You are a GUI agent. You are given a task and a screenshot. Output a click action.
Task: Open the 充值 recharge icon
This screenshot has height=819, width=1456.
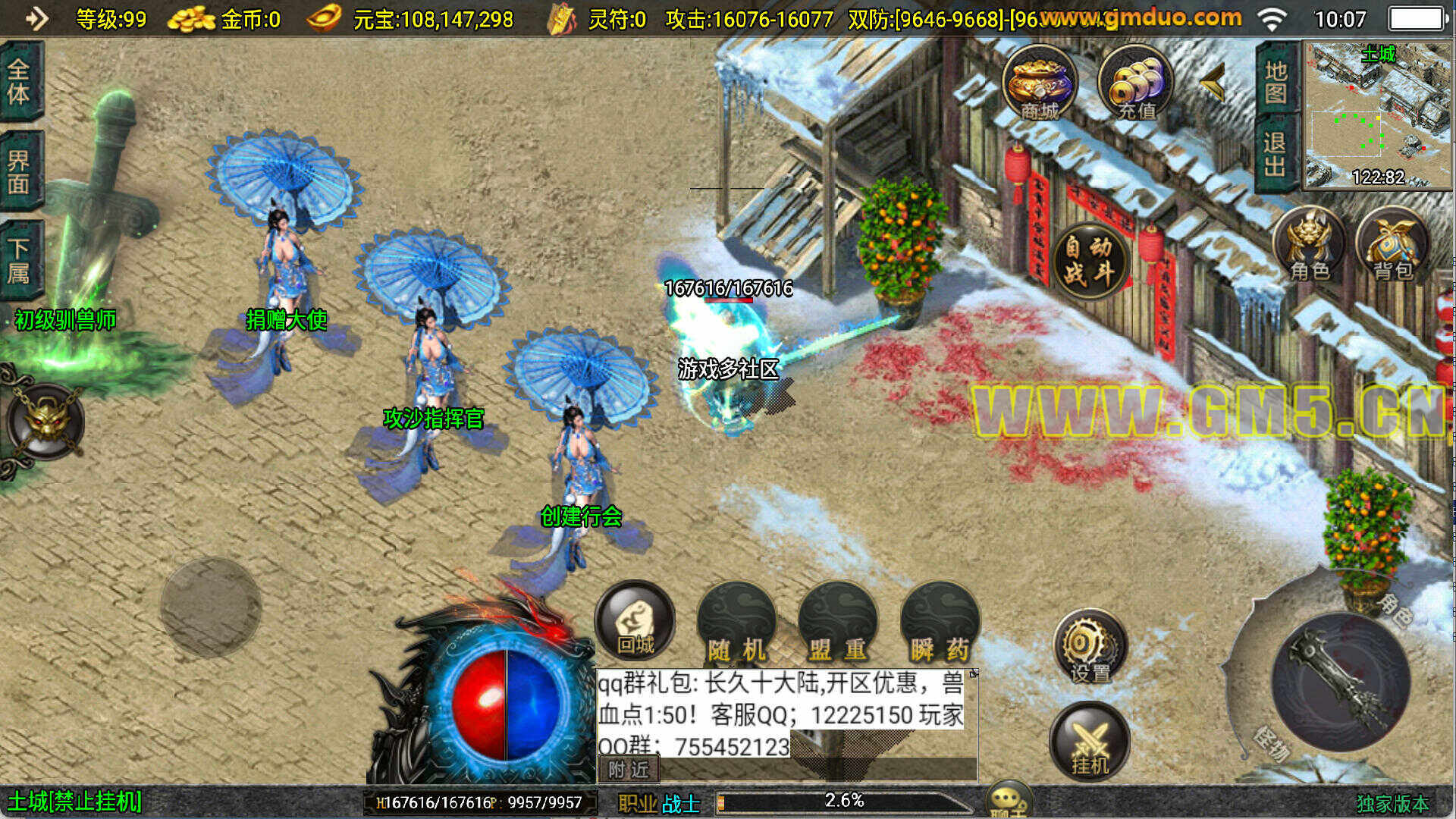tap(1135, 83)
